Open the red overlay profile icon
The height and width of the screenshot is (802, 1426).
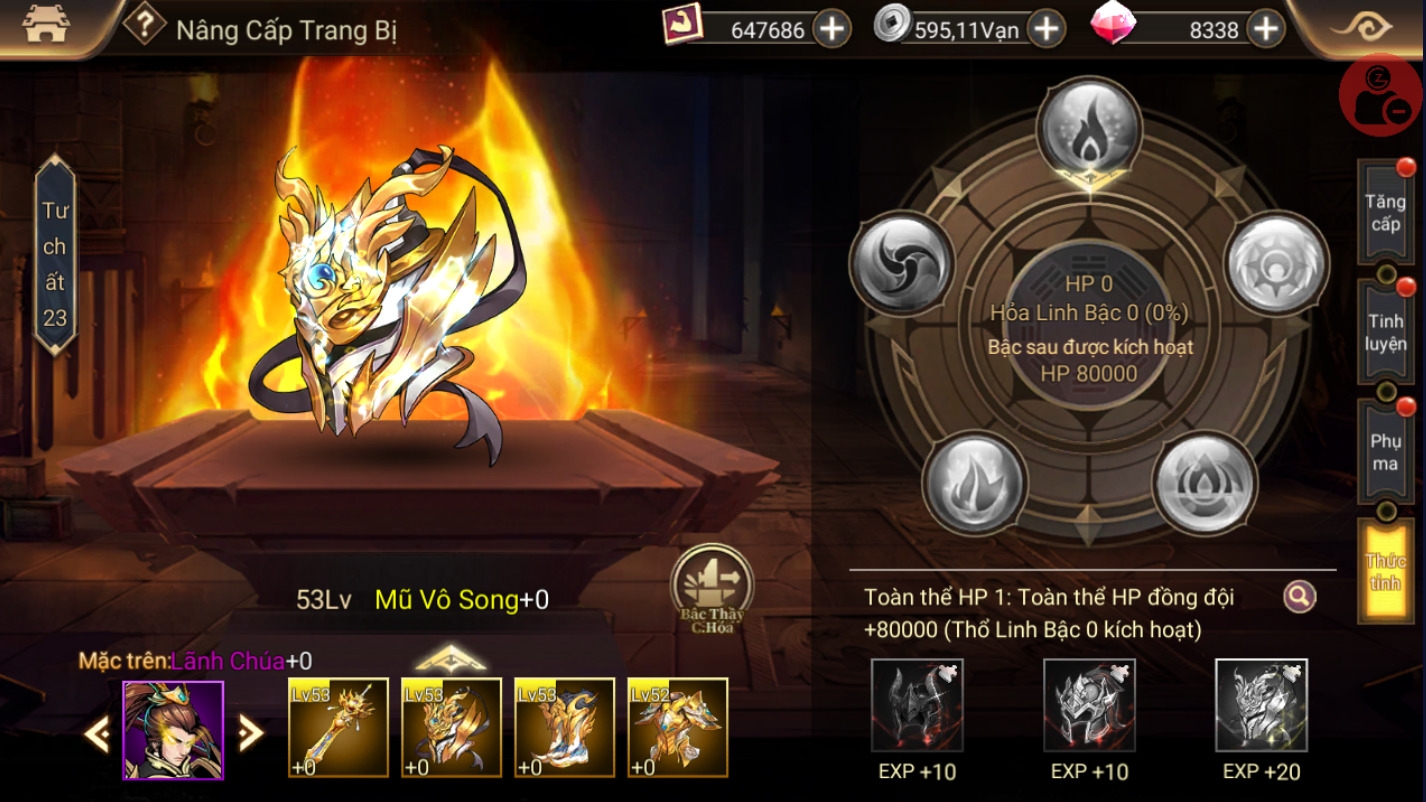click(x=1380, y=95)
